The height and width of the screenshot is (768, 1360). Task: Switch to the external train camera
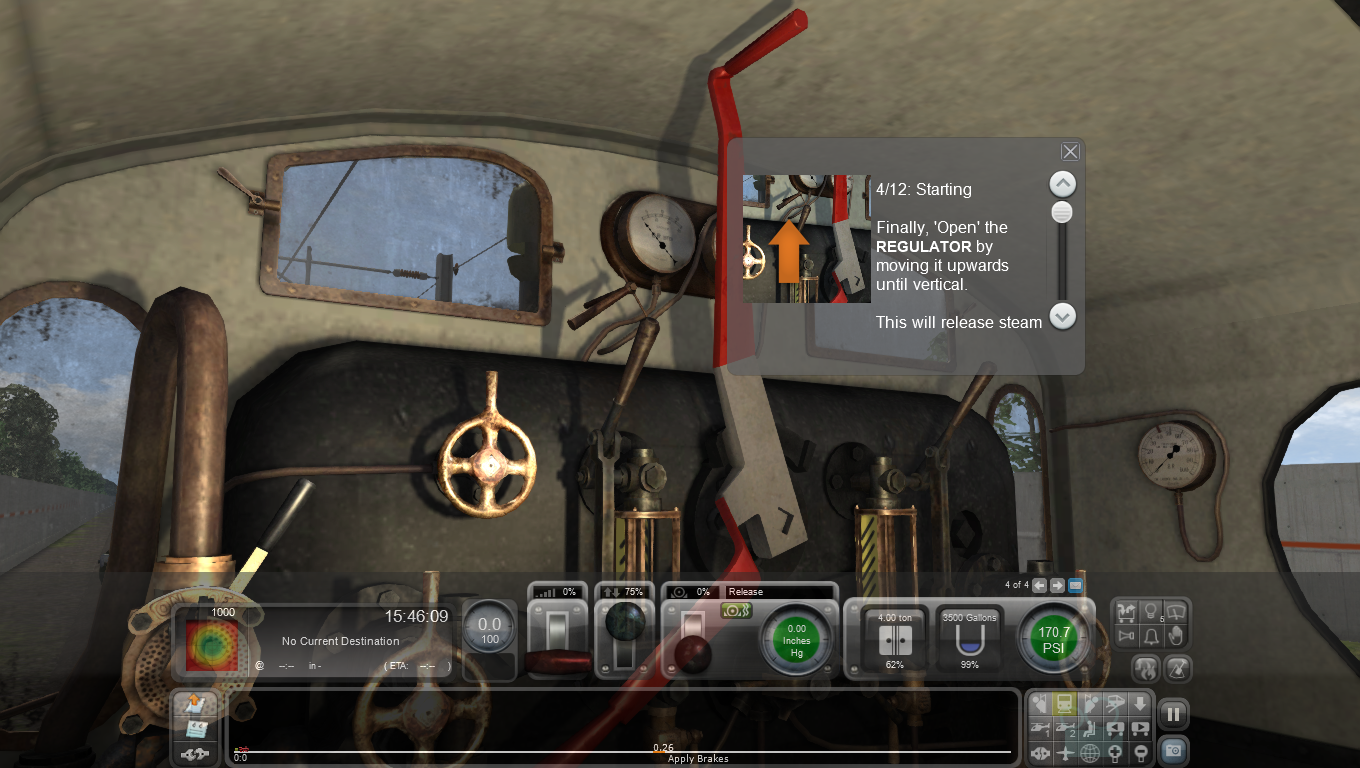[x=1065, y=703]
